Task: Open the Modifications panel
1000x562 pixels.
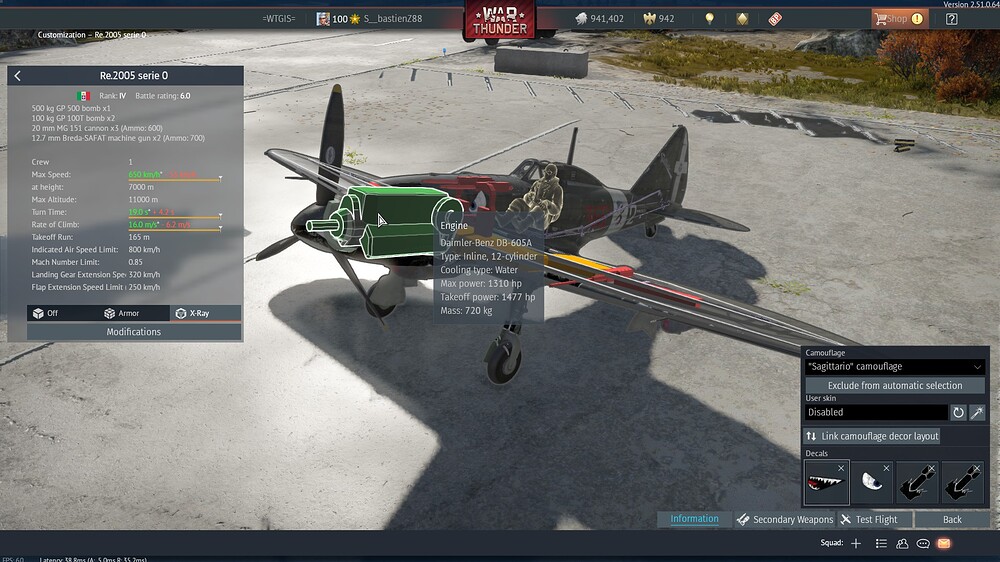Action: click(134, 332)
